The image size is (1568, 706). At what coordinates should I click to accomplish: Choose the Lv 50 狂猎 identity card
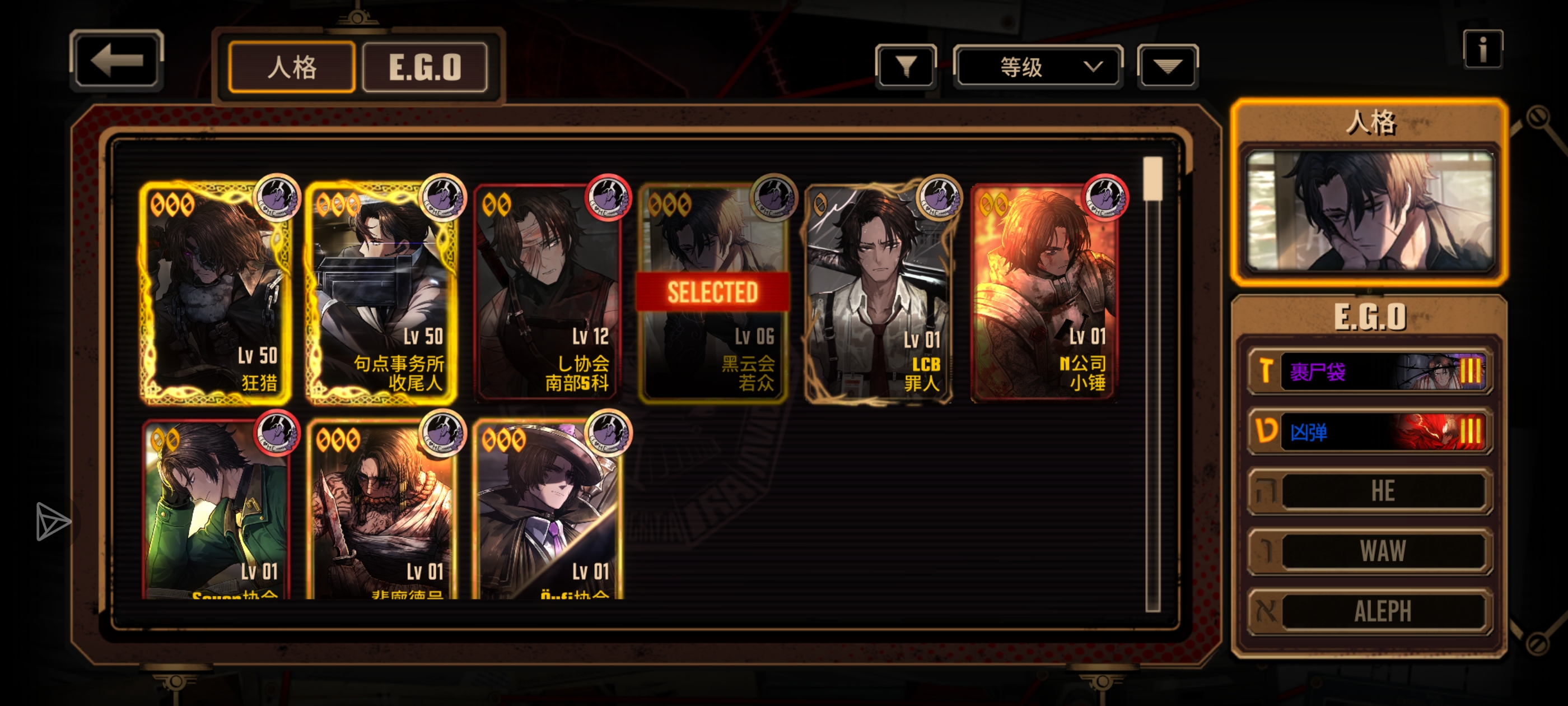pyautogui.click(x=216, y=294)
